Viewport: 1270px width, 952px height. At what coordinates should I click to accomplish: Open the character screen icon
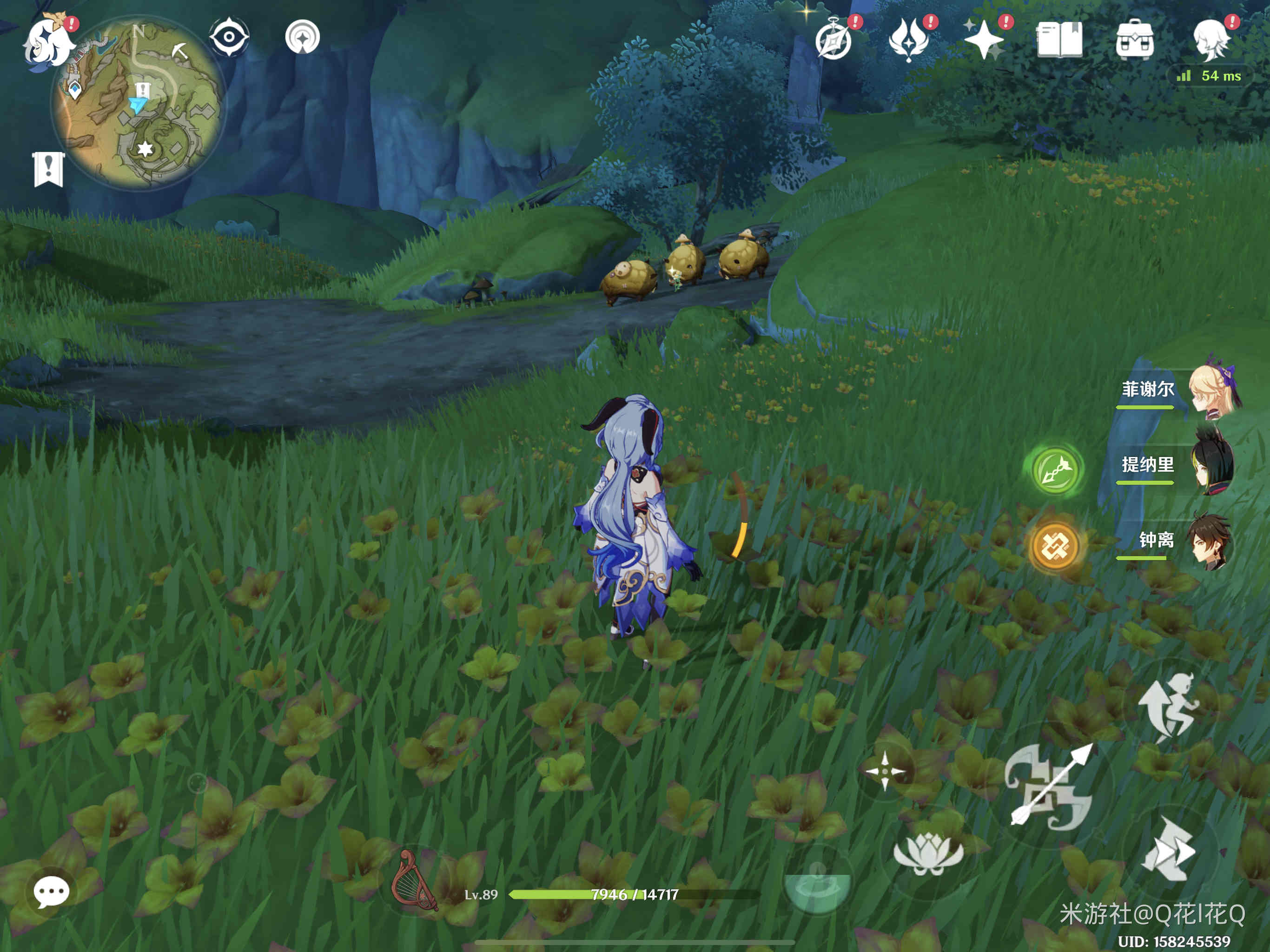[1210, 40]
